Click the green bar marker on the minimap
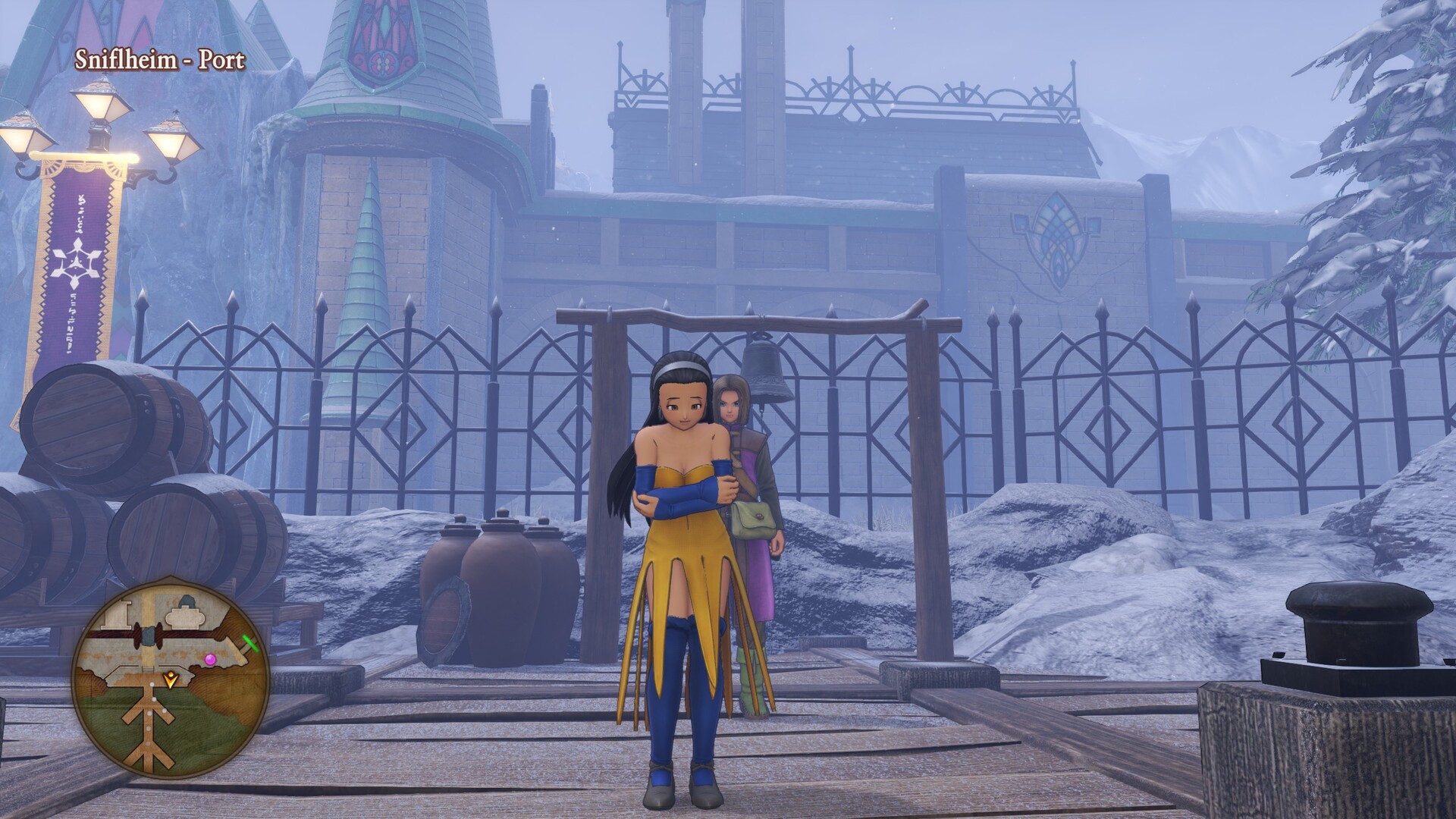Image resolution: width=1456 pixels, height=819 pixels. click(x=251, y=643)
